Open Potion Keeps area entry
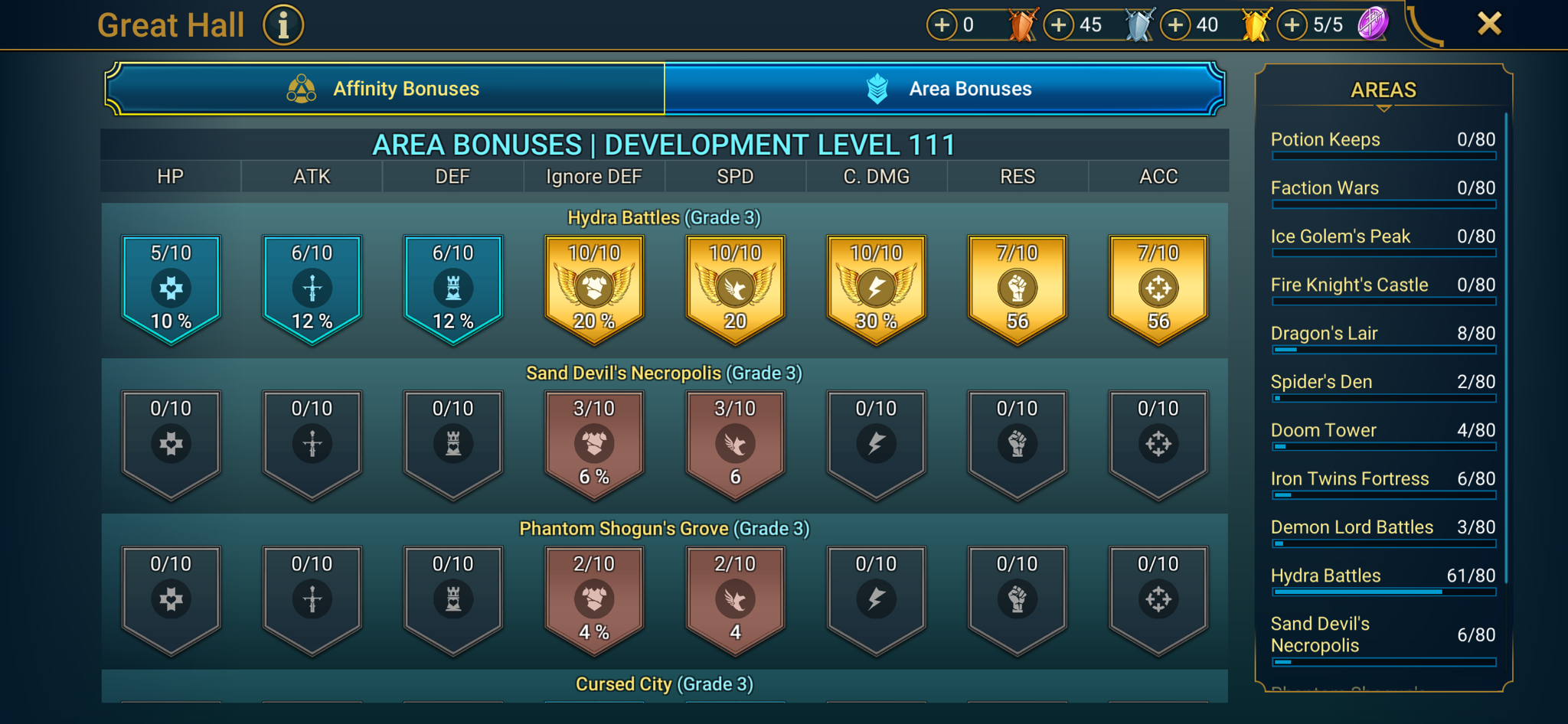 pyautogui.click(x=1383, y=142)
